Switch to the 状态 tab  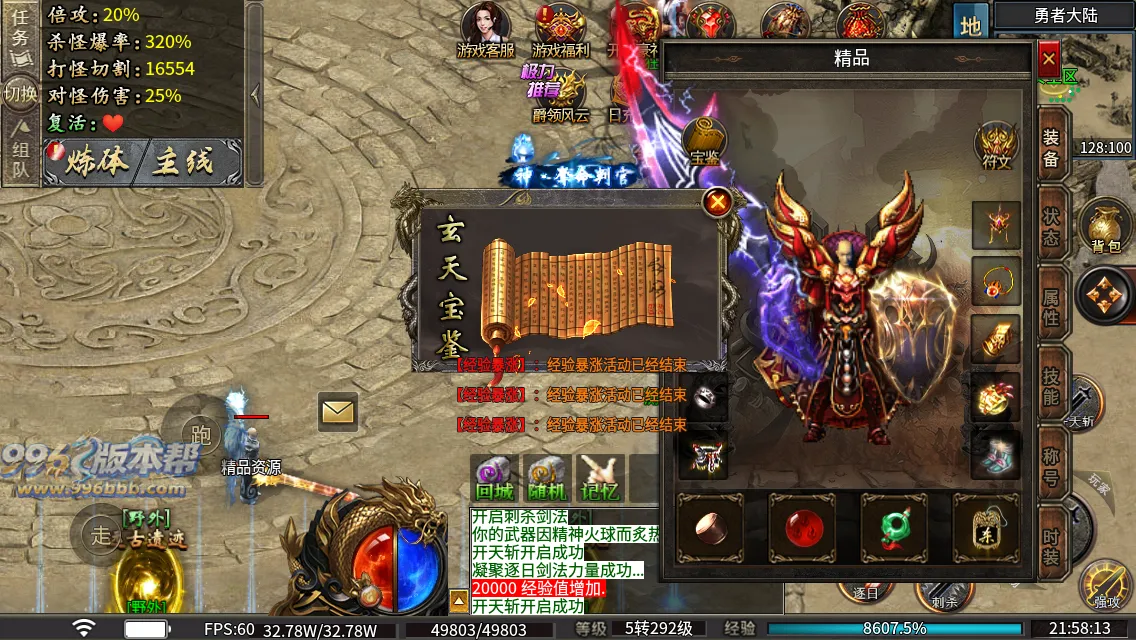coord(1051,228)
